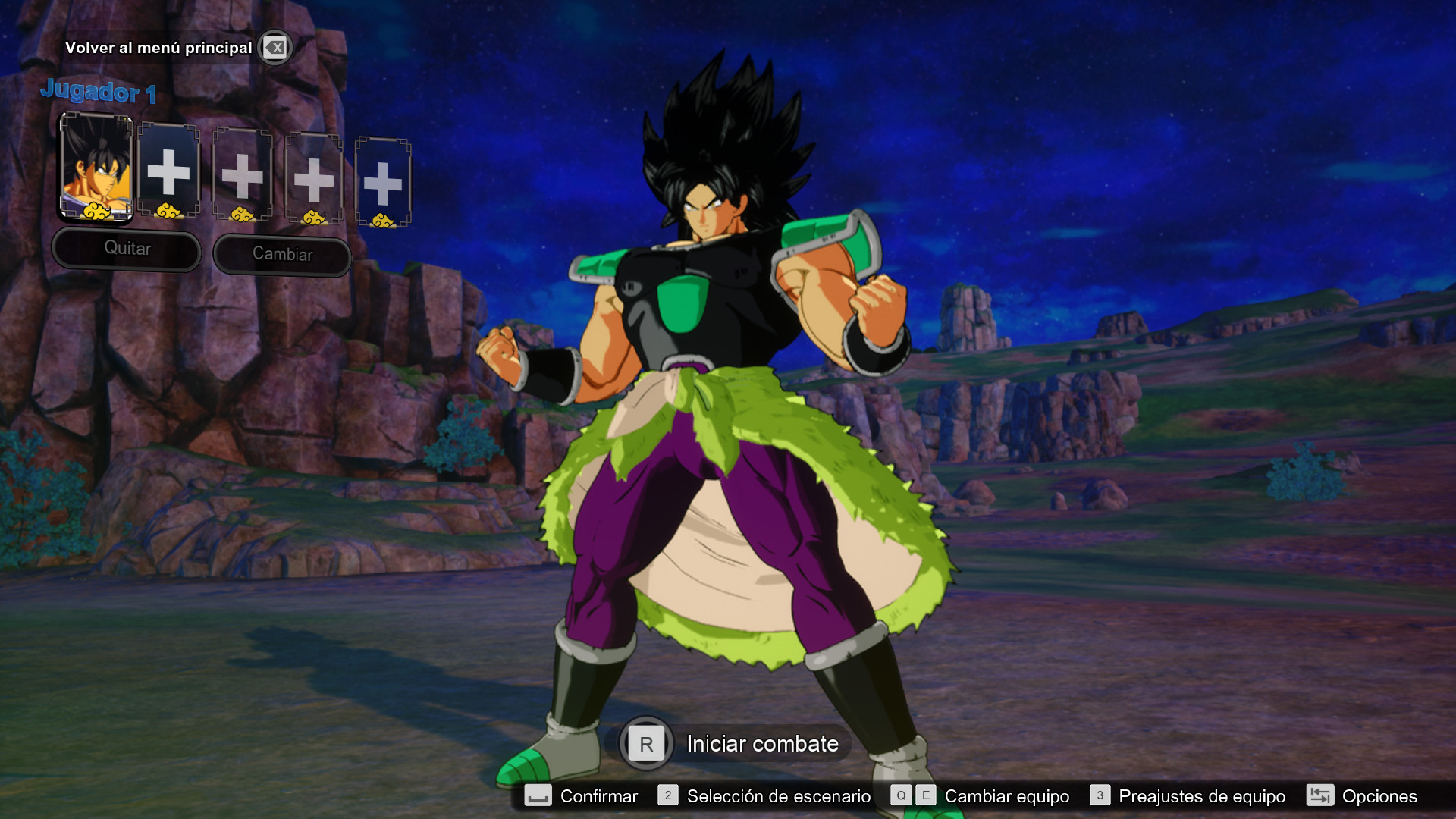This screenshot has height=819, width=1456.
Task: Click the 3 key icon for Preajustes de equipo
Action: (1100, 796)
